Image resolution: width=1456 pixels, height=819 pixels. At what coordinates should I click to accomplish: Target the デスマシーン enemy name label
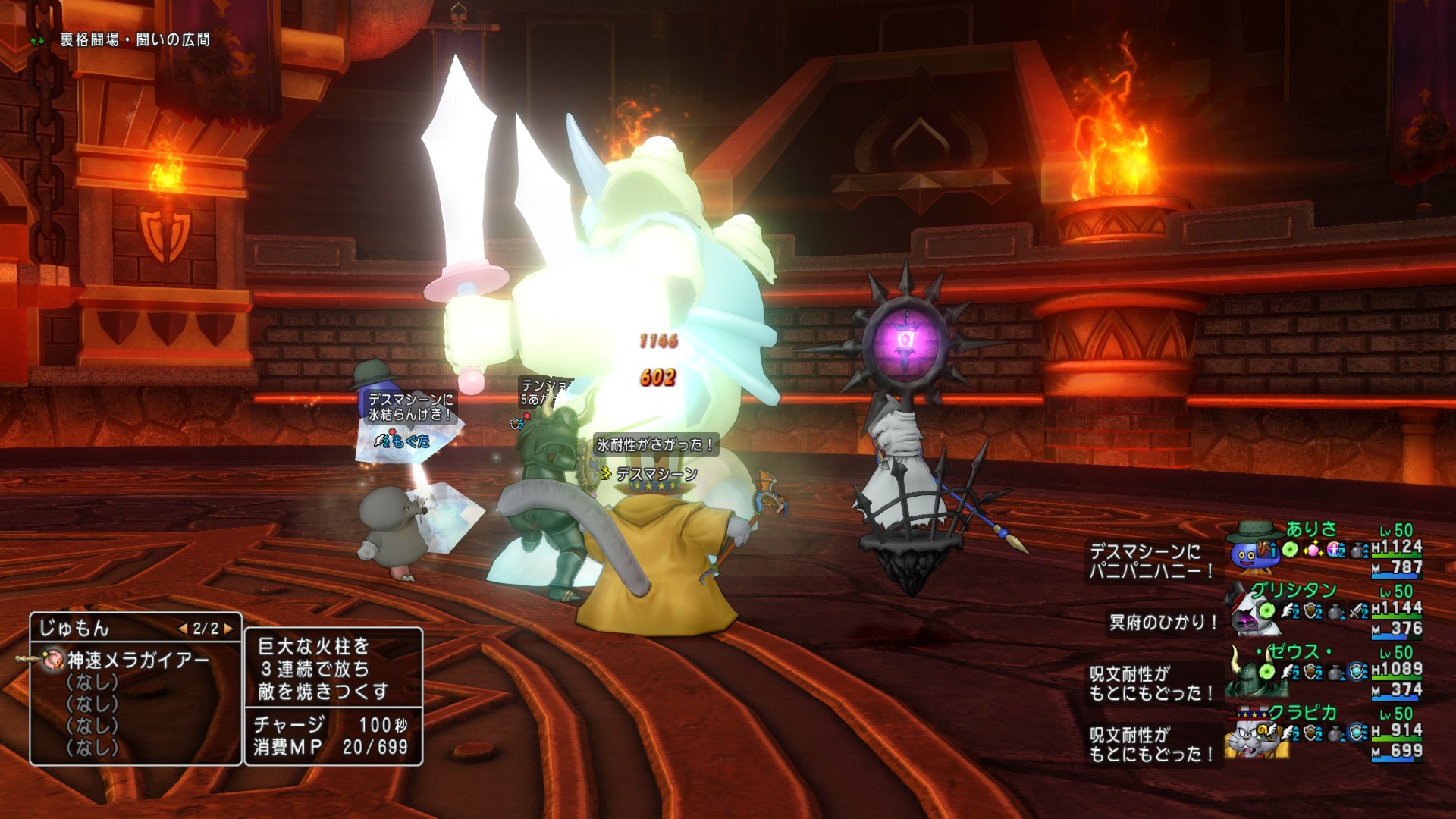(656, 475)
